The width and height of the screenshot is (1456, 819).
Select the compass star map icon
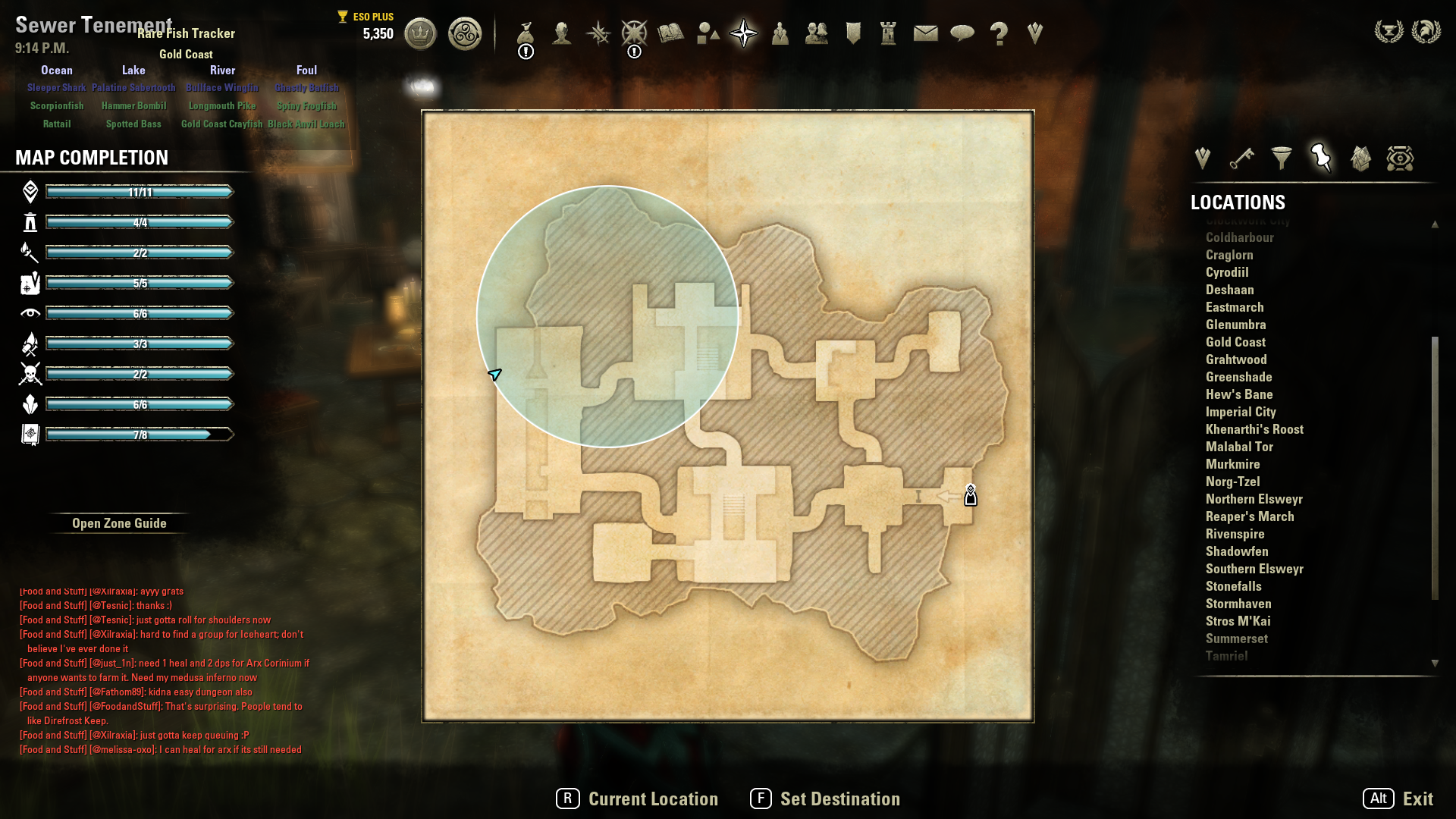pos(743,33)
